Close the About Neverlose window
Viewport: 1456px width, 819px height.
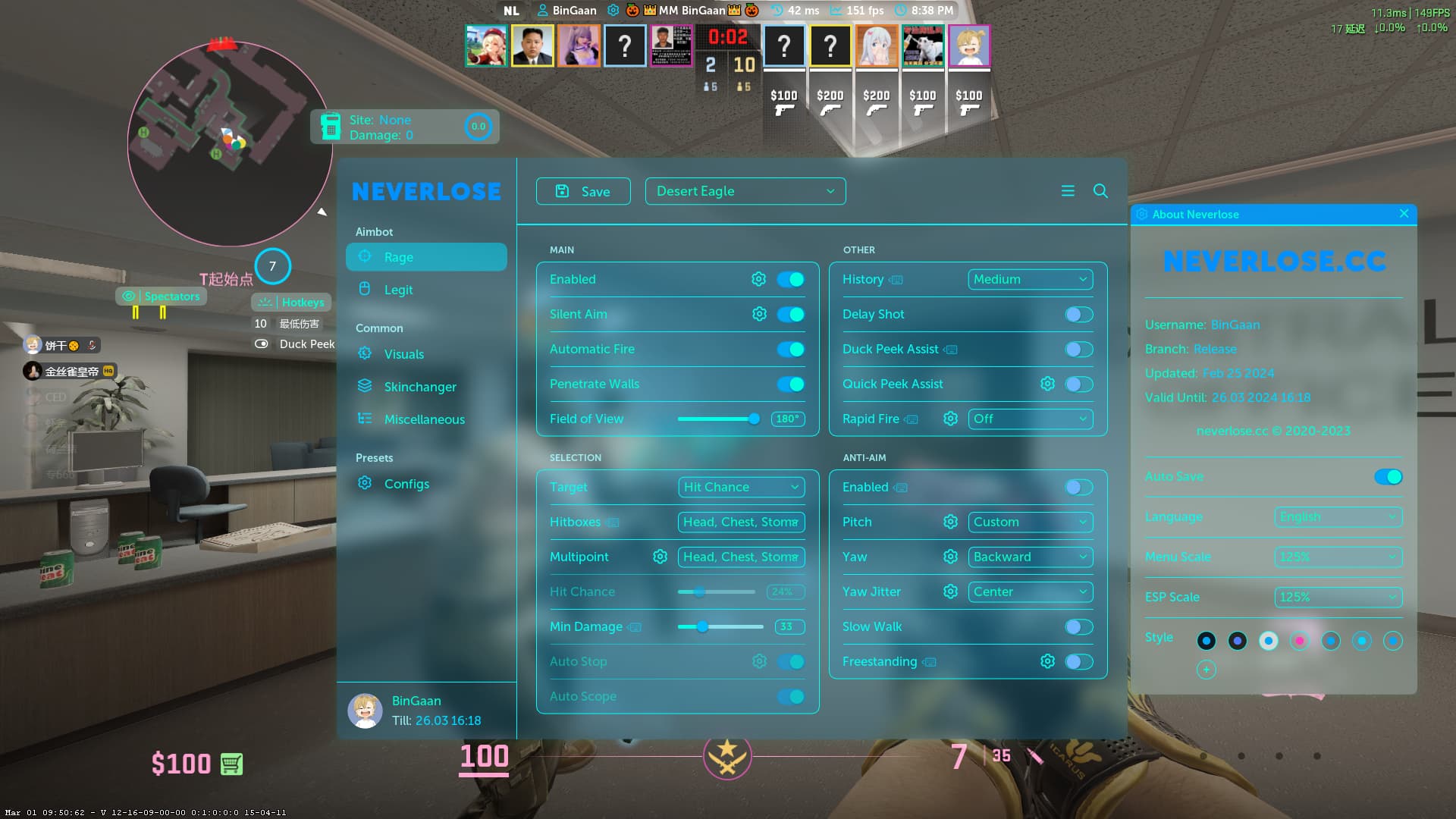tap(1404, 214)
